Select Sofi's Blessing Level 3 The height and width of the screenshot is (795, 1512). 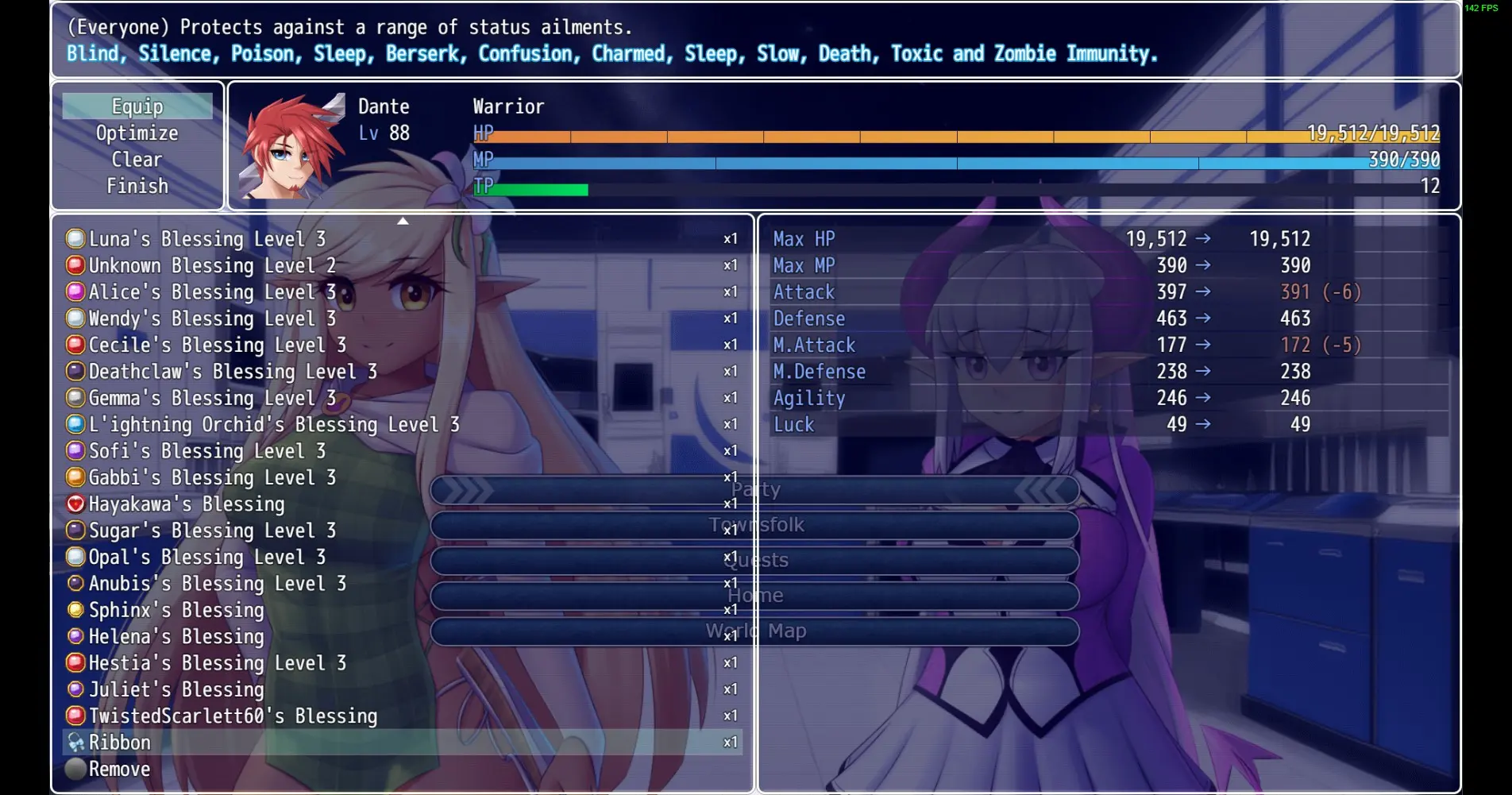[x=207, y=451]
